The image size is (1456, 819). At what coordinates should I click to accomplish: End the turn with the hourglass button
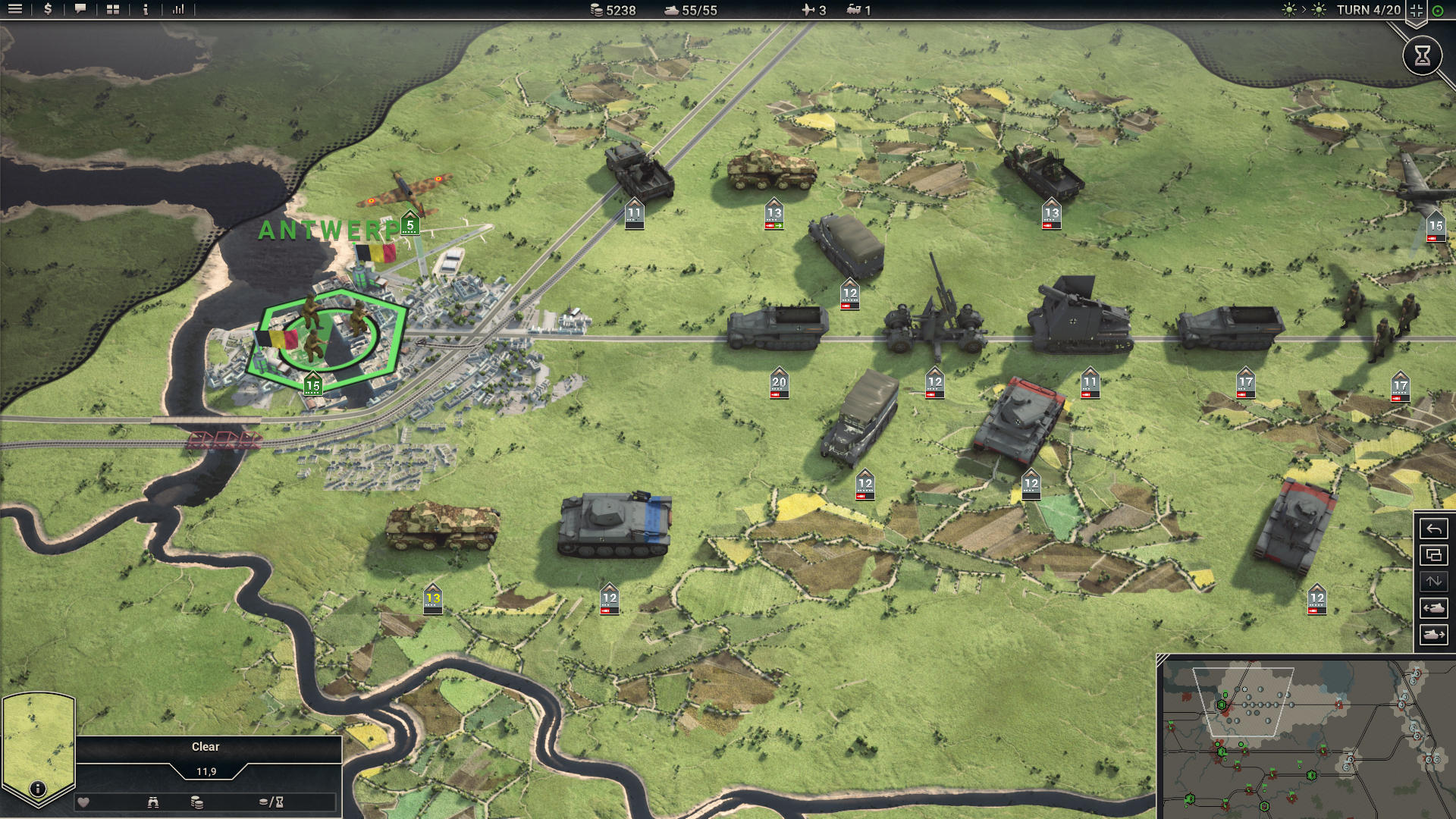(x=1422, y=55)
